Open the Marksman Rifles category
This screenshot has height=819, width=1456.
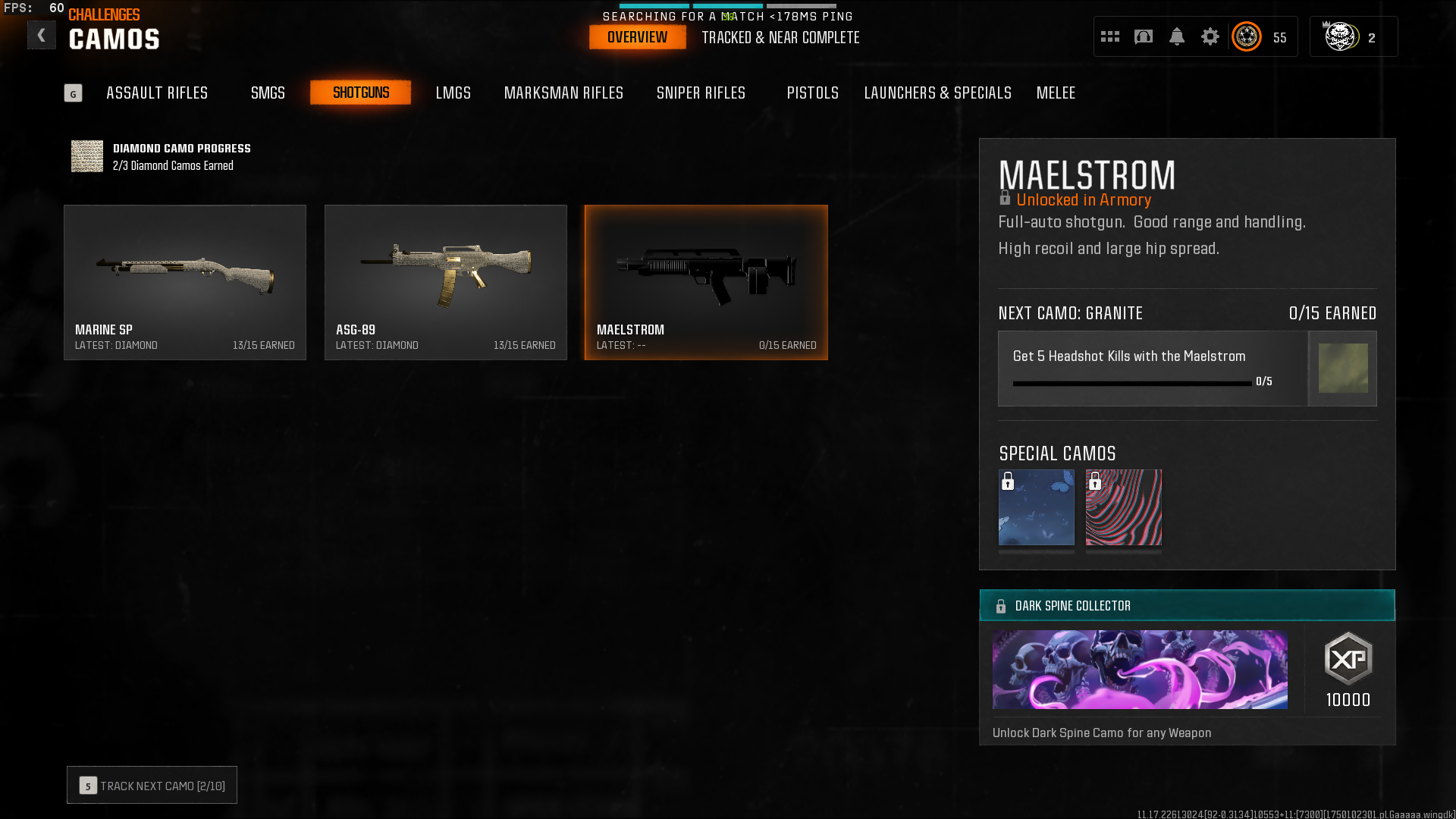[x=563, y=93]
